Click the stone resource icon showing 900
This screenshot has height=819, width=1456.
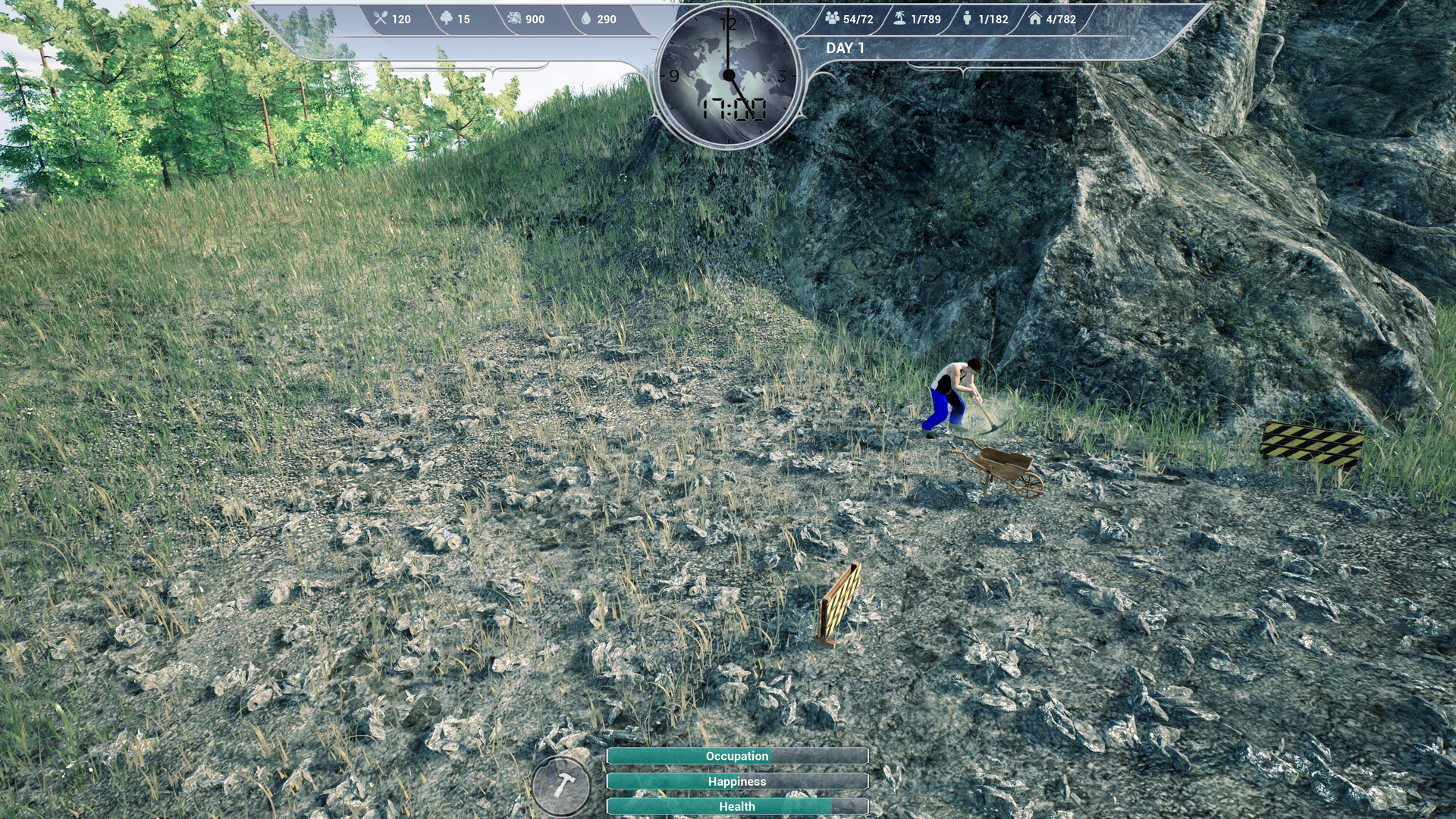pyautogui.click(x=514, y=20)
